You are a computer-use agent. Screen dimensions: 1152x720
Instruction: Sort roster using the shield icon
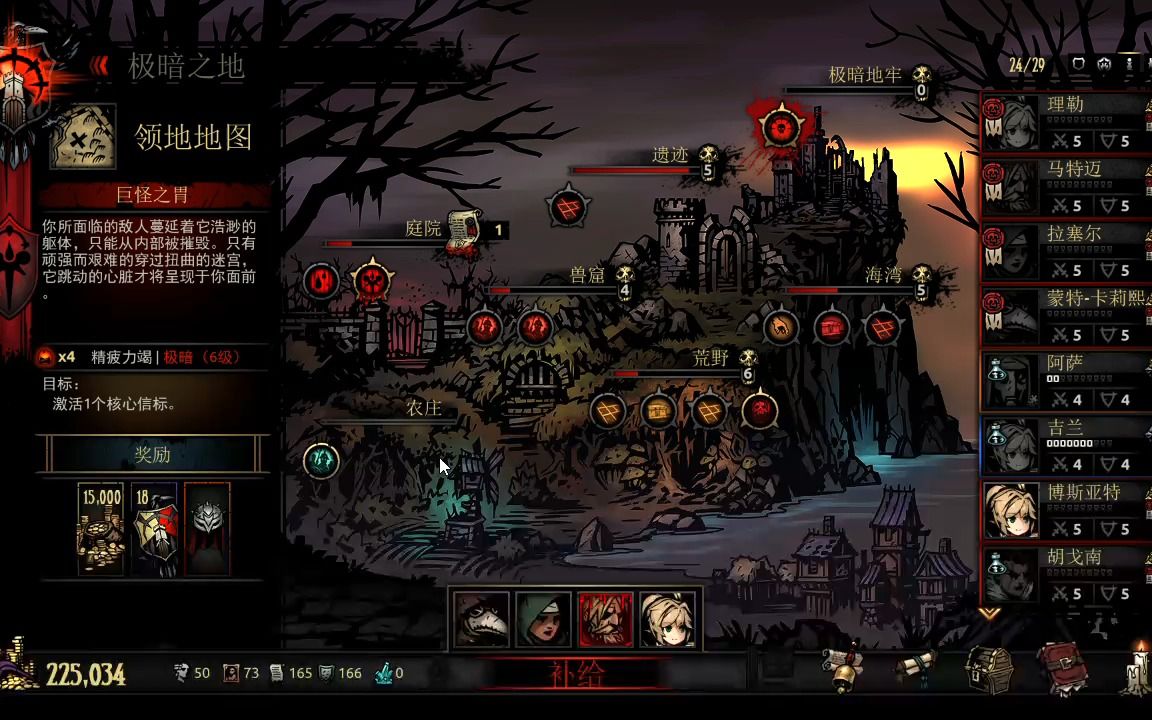(x=1078, y=64)
